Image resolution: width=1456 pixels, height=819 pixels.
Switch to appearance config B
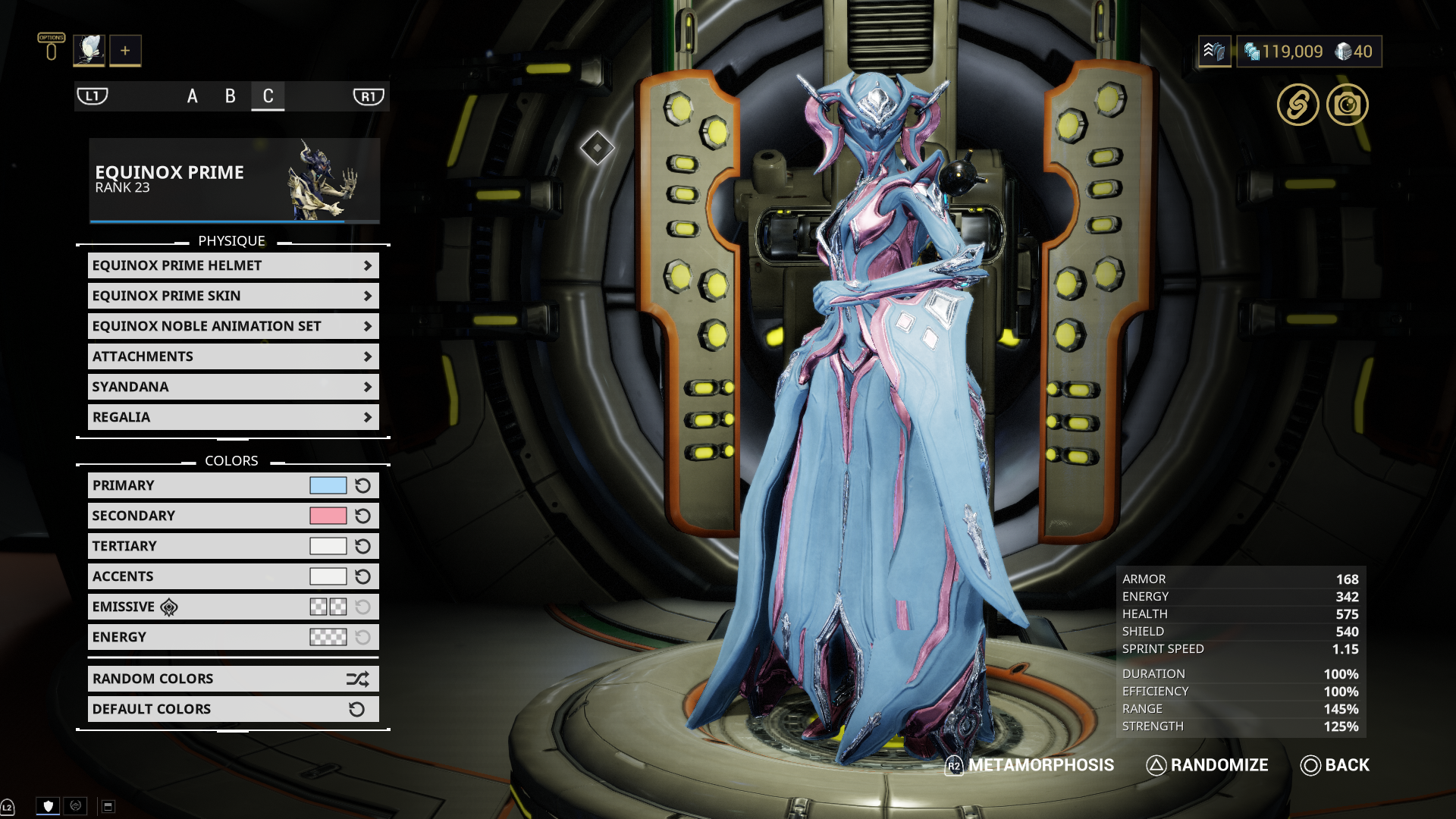point(231,96)
